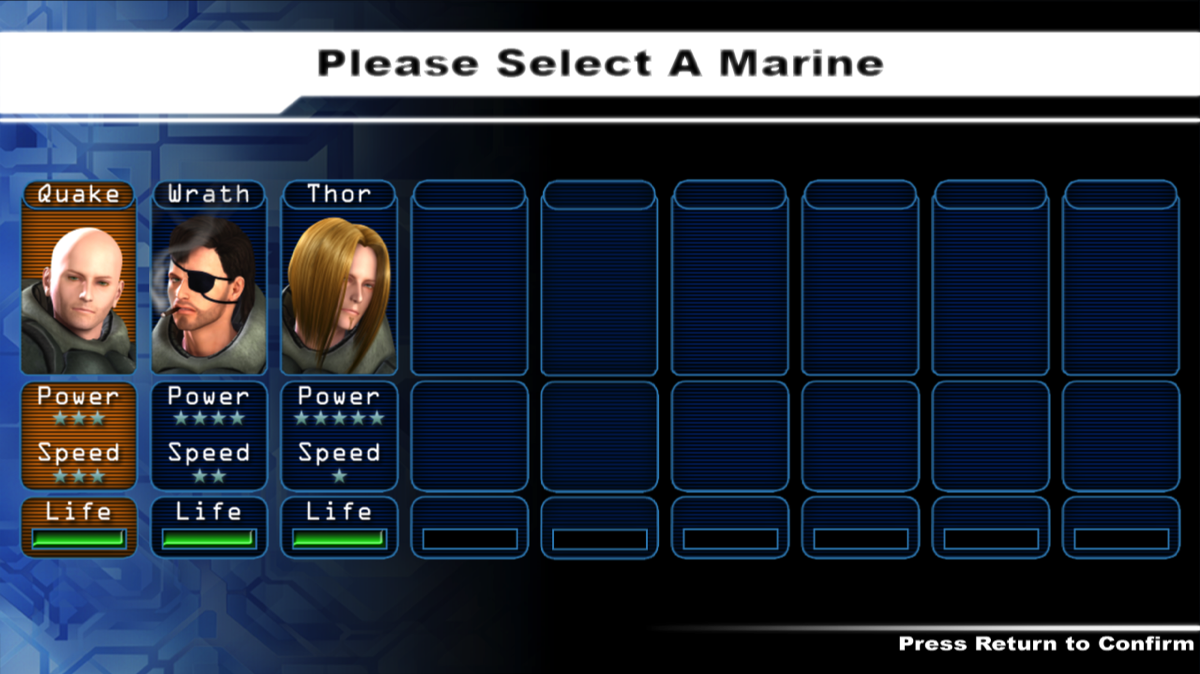Select Quake's Power and Speed stats panel
The image size is (1200, 674).
click(78, 436)
